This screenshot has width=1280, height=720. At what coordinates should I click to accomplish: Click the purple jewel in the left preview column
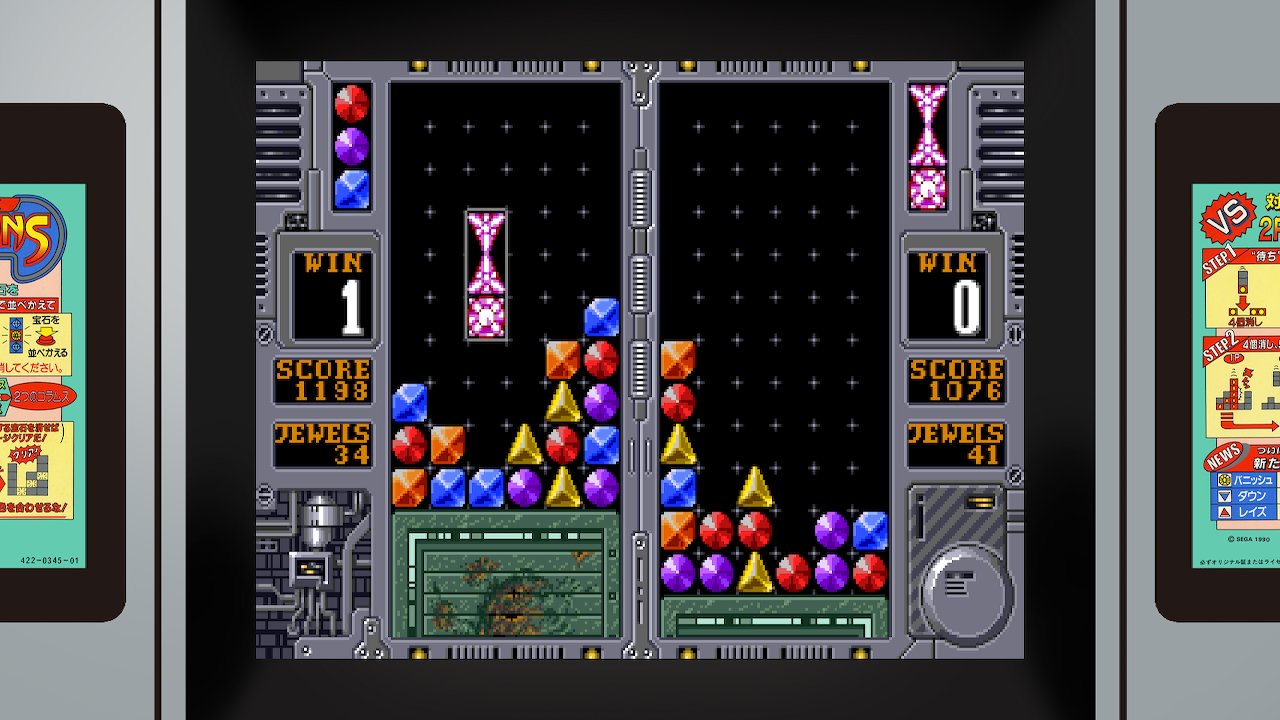click(x=352, y=147)
